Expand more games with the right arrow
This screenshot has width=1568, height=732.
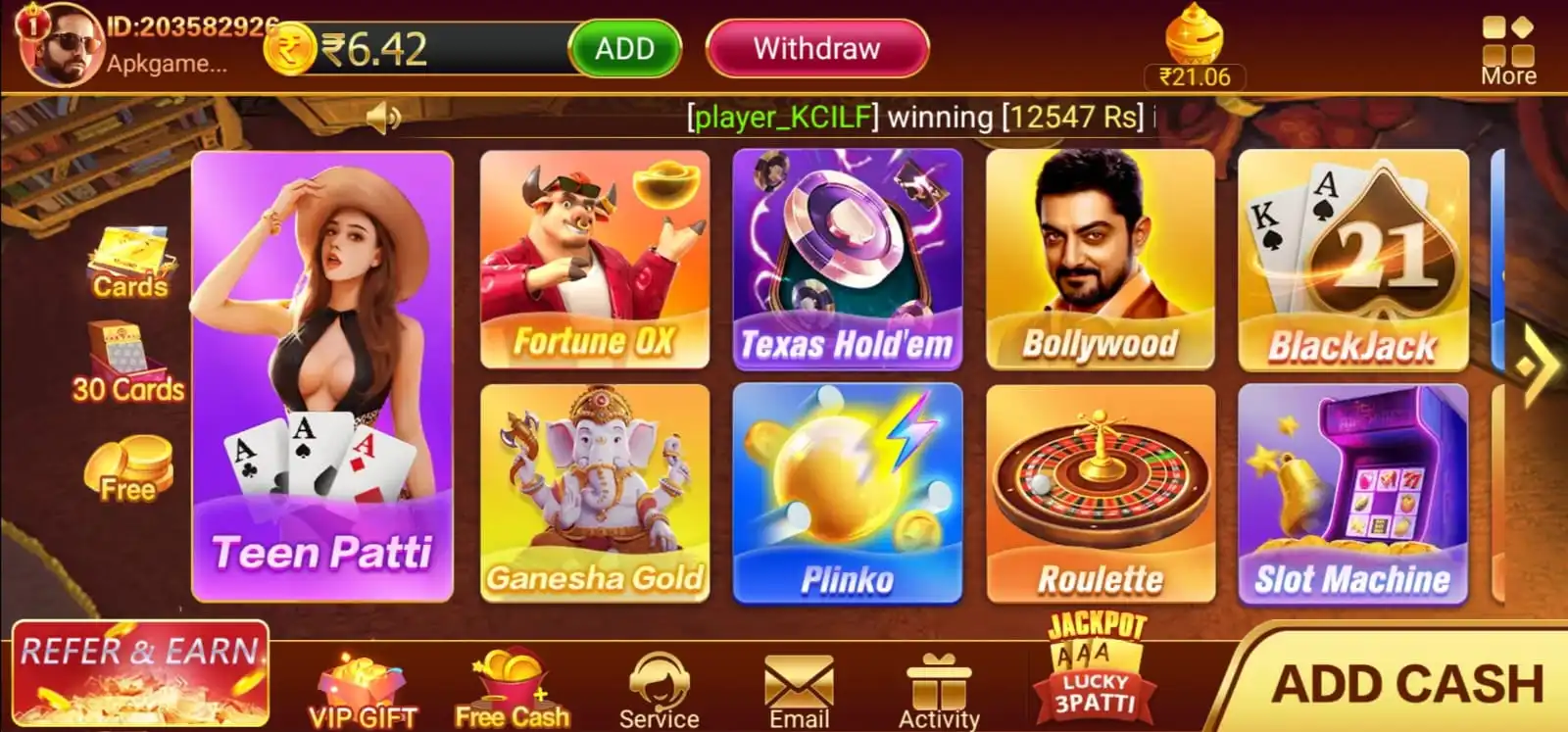(1539, 367)
